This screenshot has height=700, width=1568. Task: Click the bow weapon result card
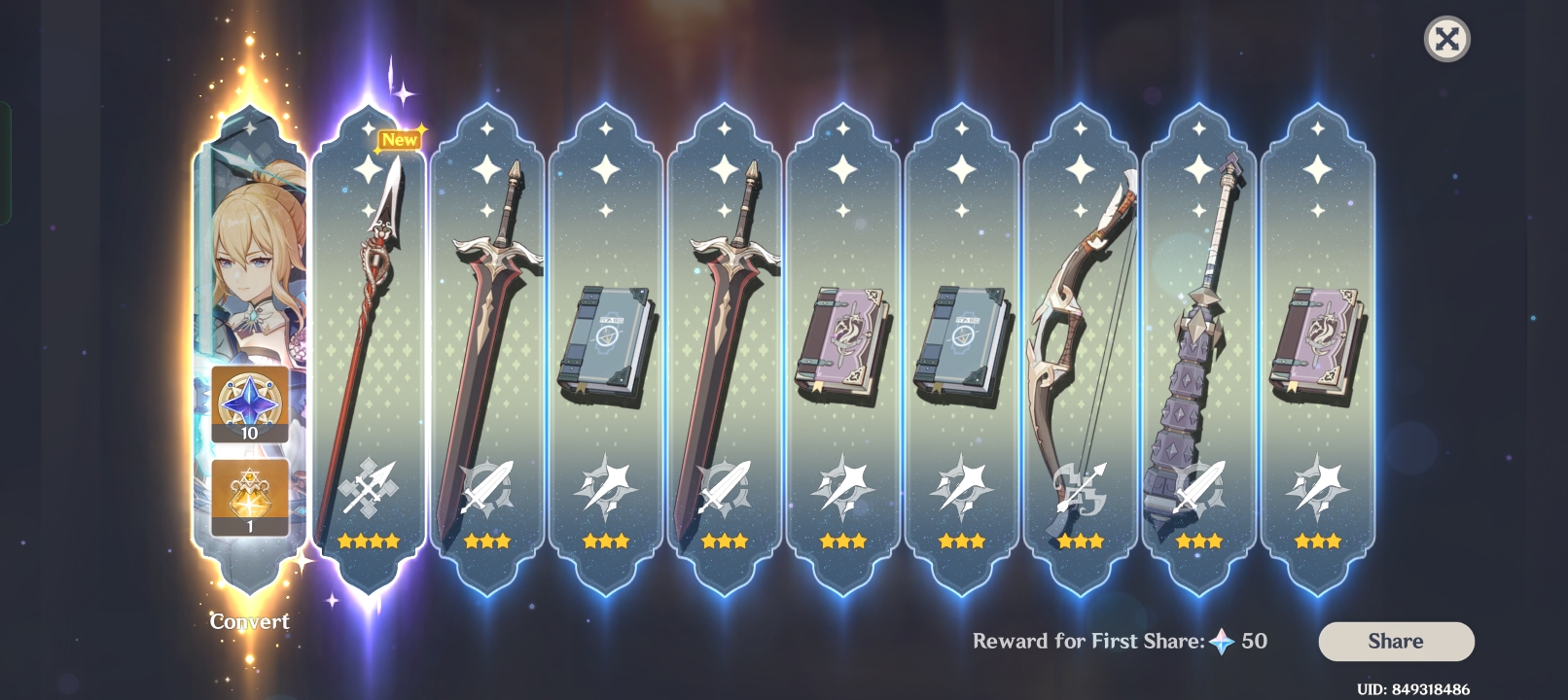pyautogui.click(x=1080, y=321)
